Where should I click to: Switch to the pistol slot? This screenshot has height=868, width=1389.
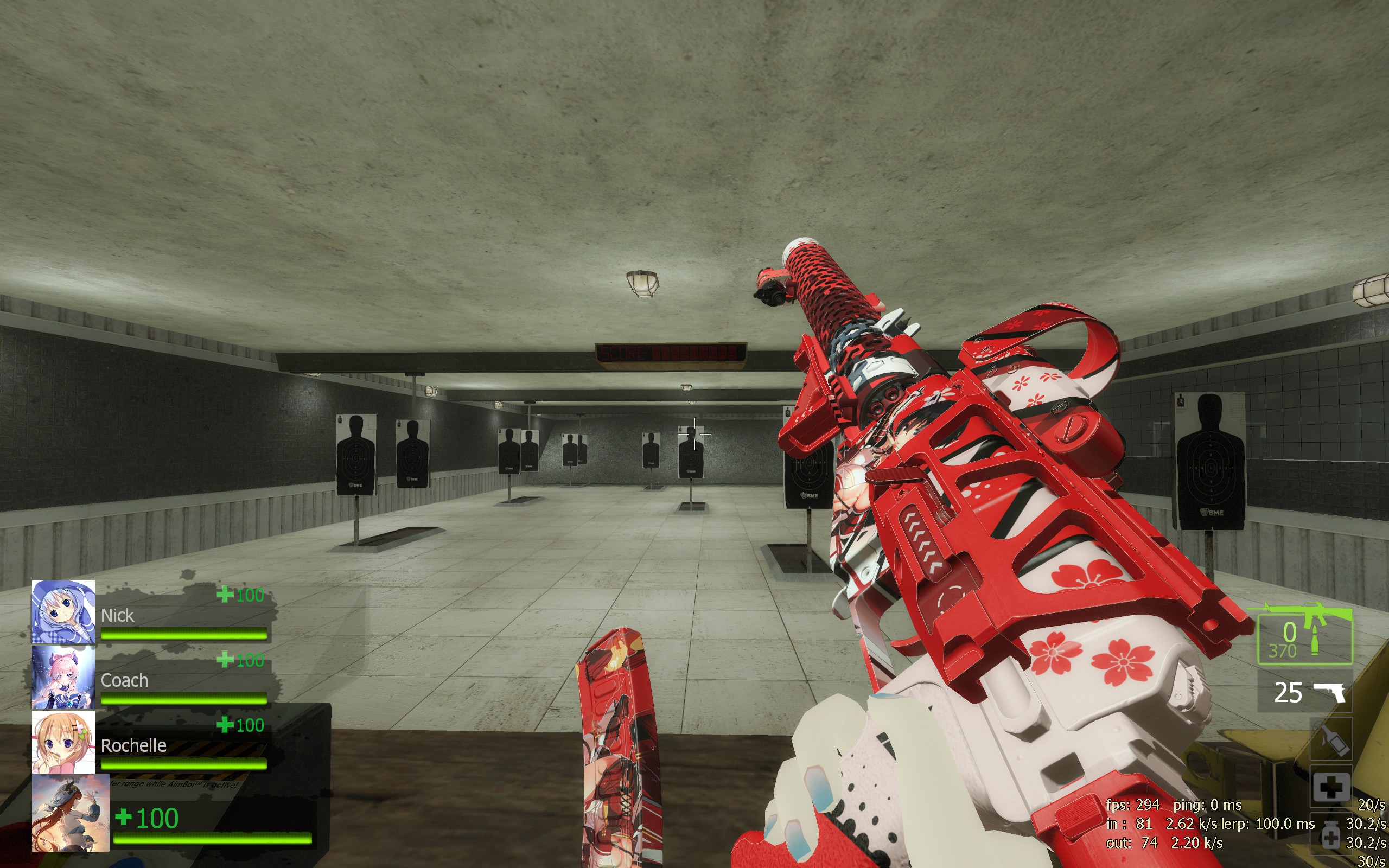[x=1304, y=692]
